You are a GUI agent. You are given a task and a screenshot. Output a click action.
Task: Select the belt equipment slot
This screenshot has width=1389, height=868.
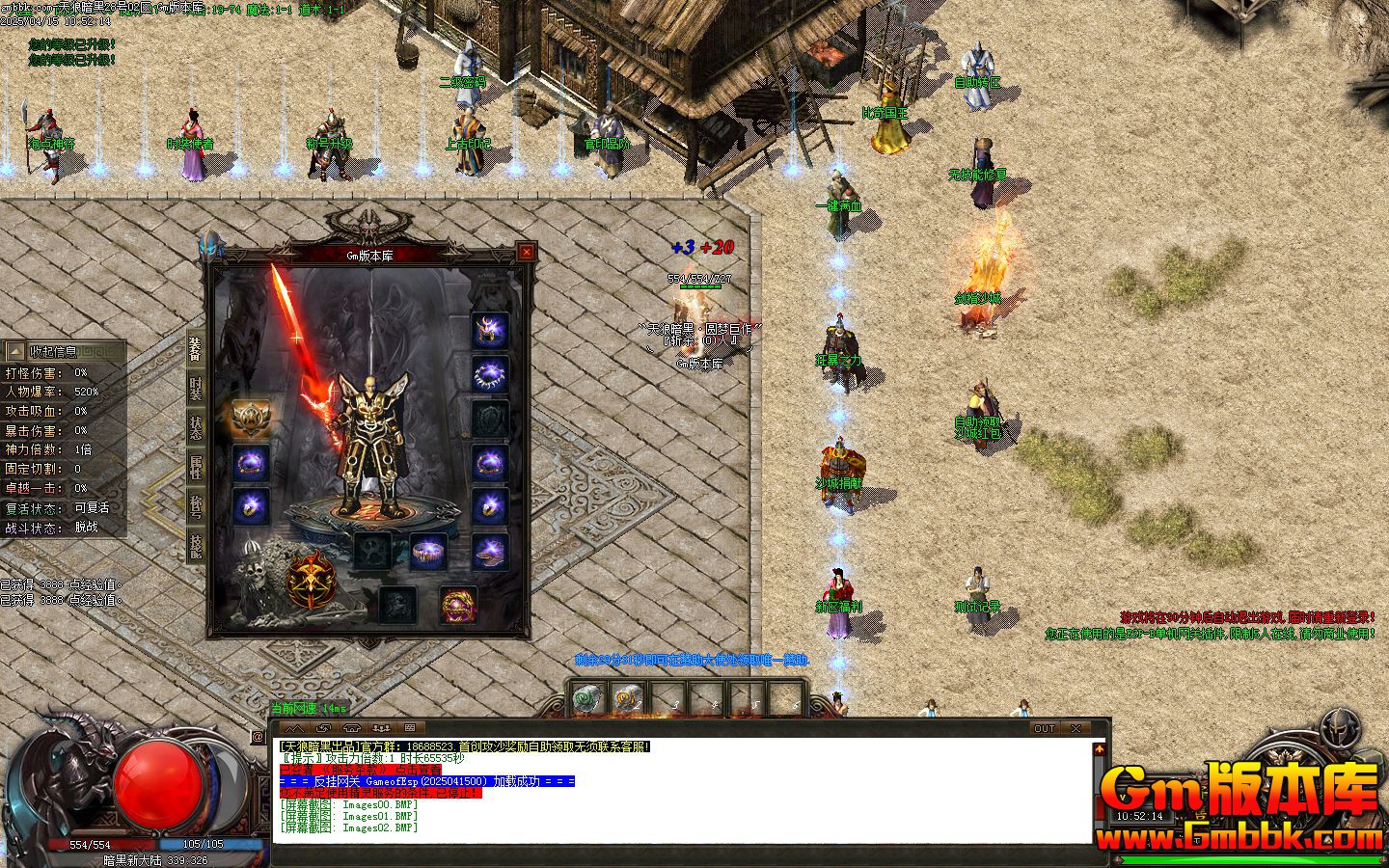pos(427,552)
